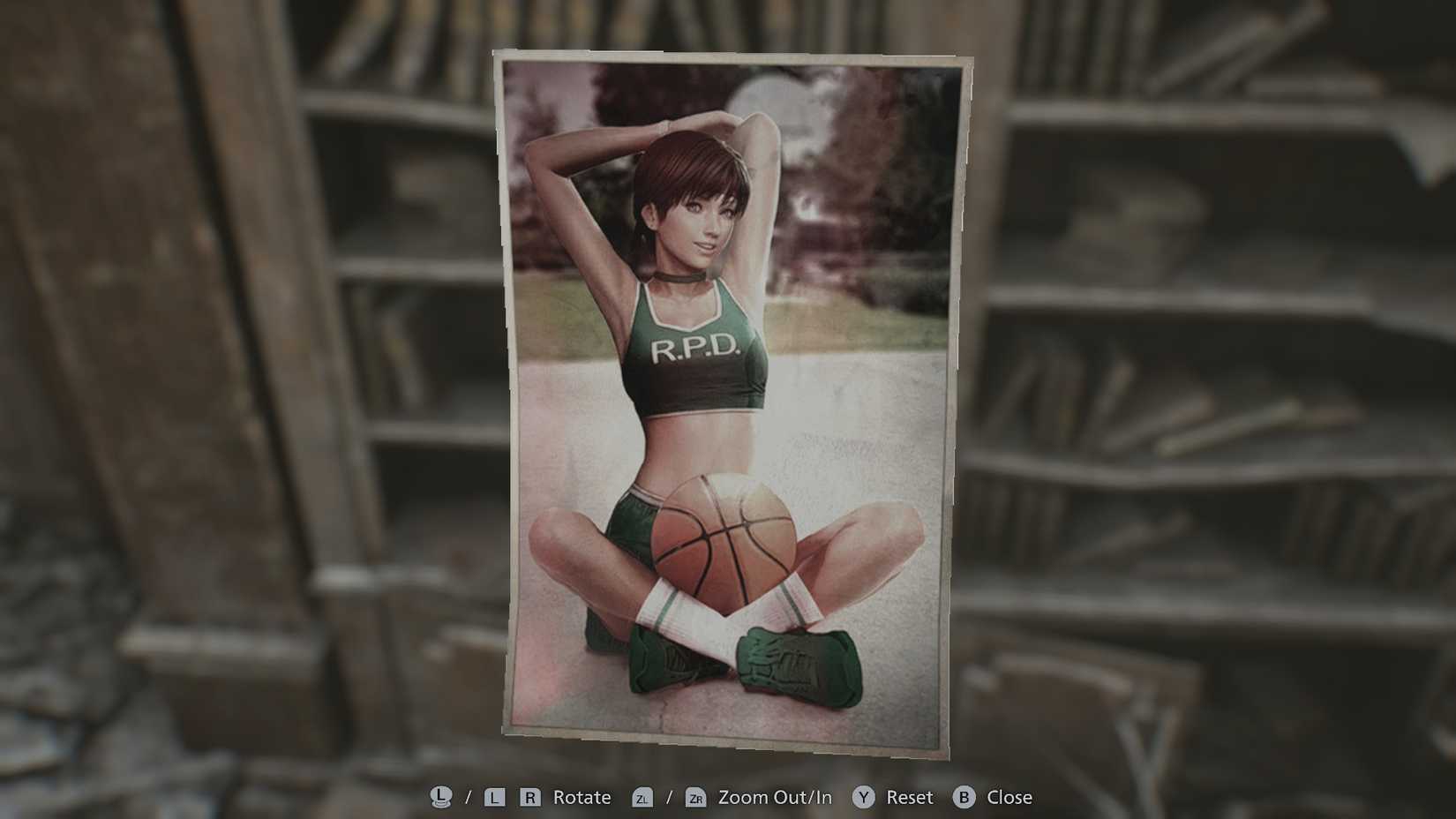This screenshot has width=1456, height=819.
Task: Click the L button prompt icon
Action: (x=494, y=797)
